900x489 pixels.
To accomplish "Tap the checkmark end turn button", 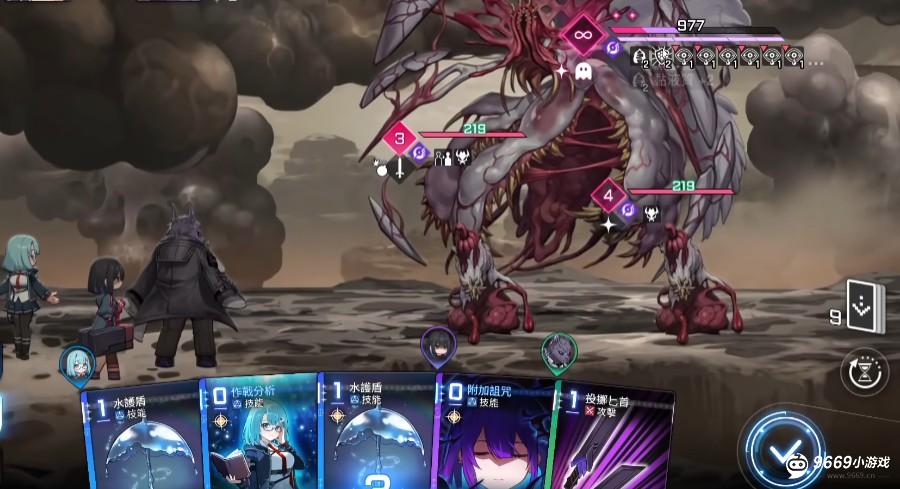I will [x=787, y=447].
